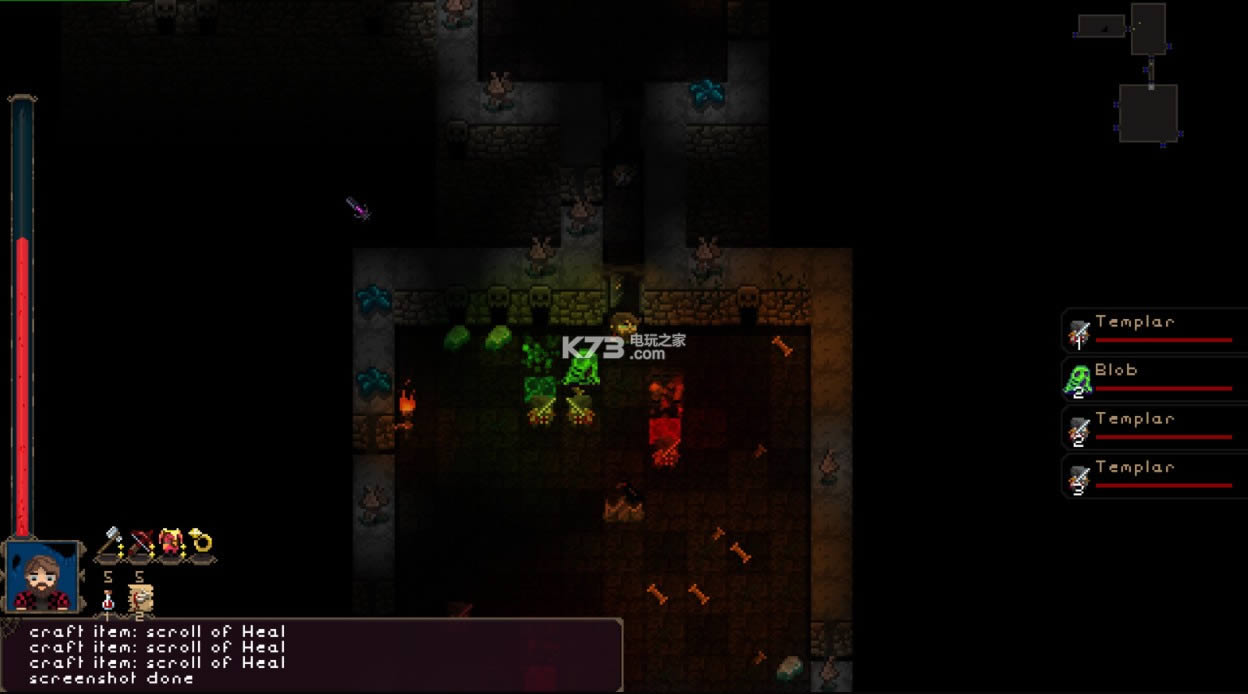This screenshot has height=694, width=1248.
Task: Use the red health potion
Action: [x=108, y=599]
